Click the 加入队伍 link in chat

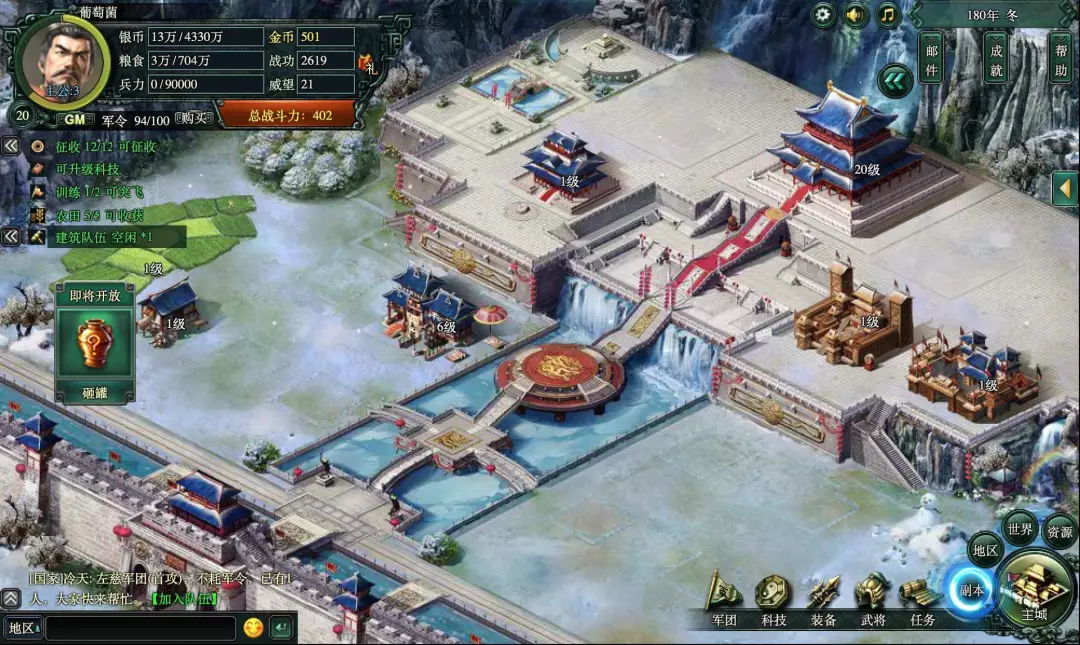[x=184, y=599]
